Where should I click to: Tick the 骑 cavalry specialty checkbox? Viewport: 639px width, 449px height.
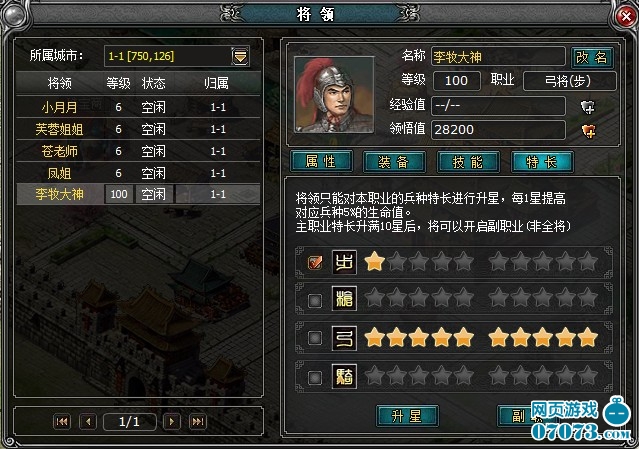(x=314, y=377)
